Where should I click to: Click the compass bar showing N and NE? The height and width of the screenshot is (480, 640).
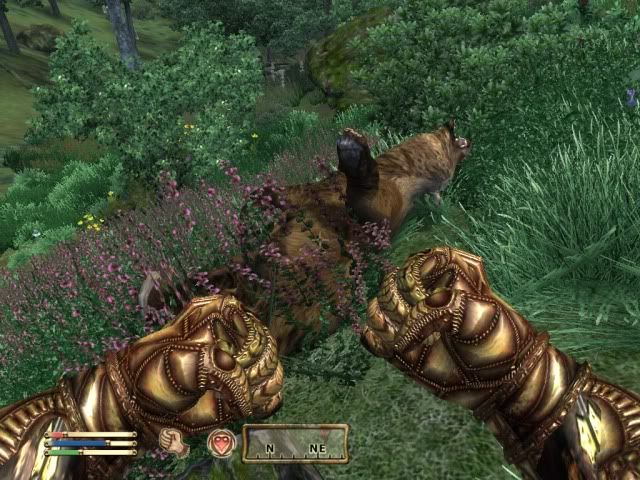pyautogui.click(x=295, y=443)
